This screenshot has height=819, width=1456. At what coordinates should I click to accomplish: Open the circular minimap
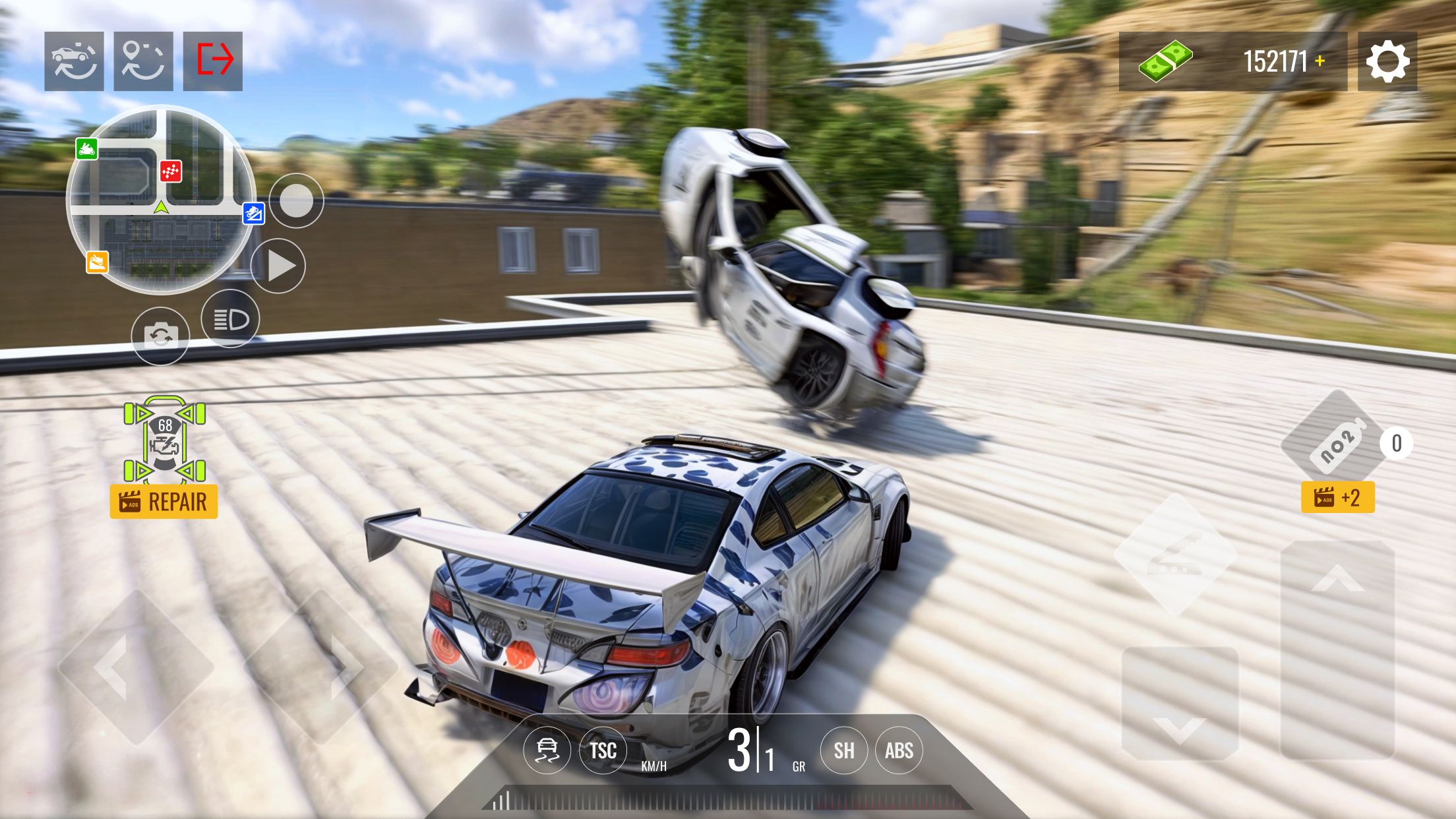tap(160, 199)
